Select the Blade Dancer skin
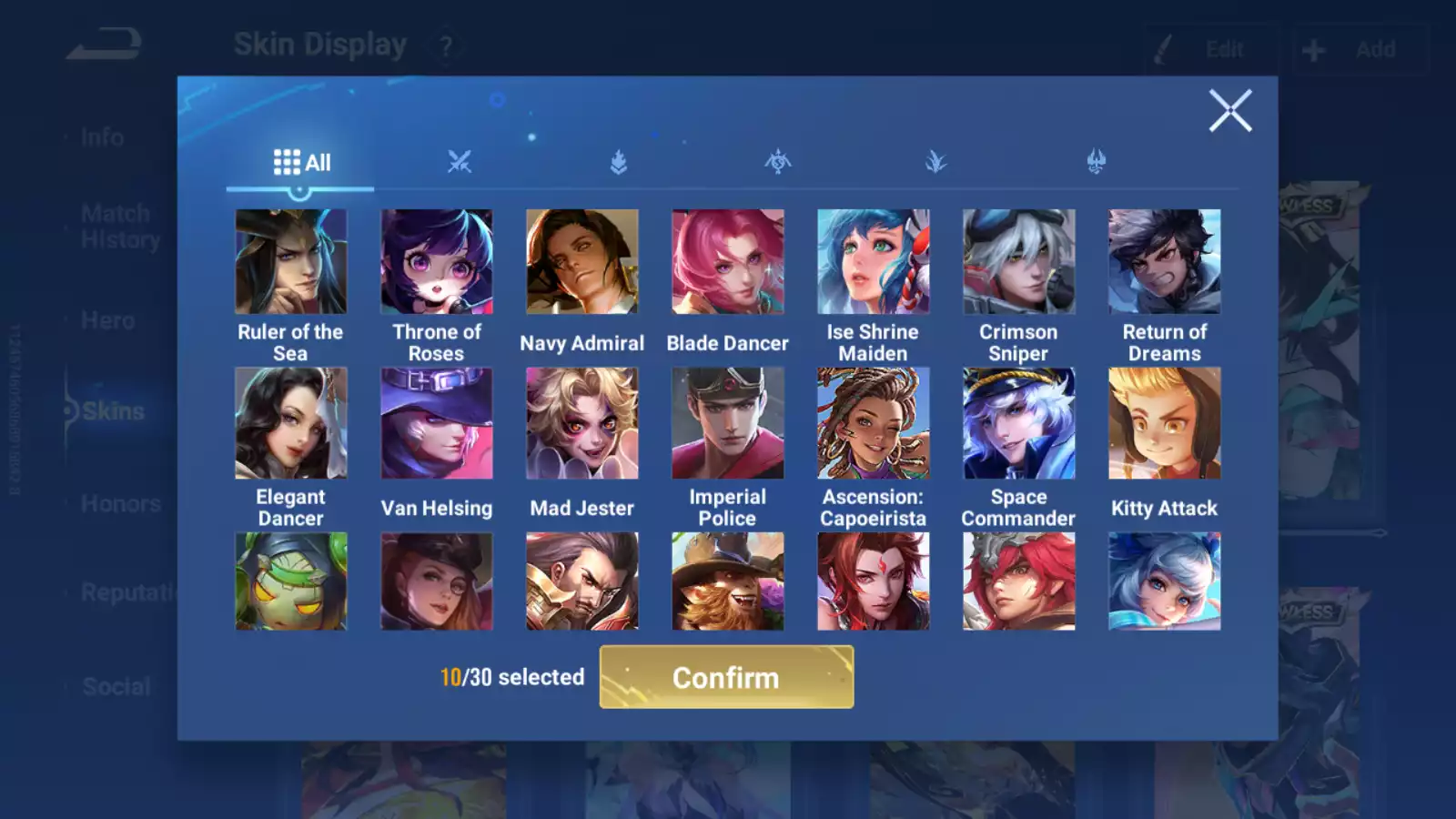1456x819 pixels. coord(727,262)
